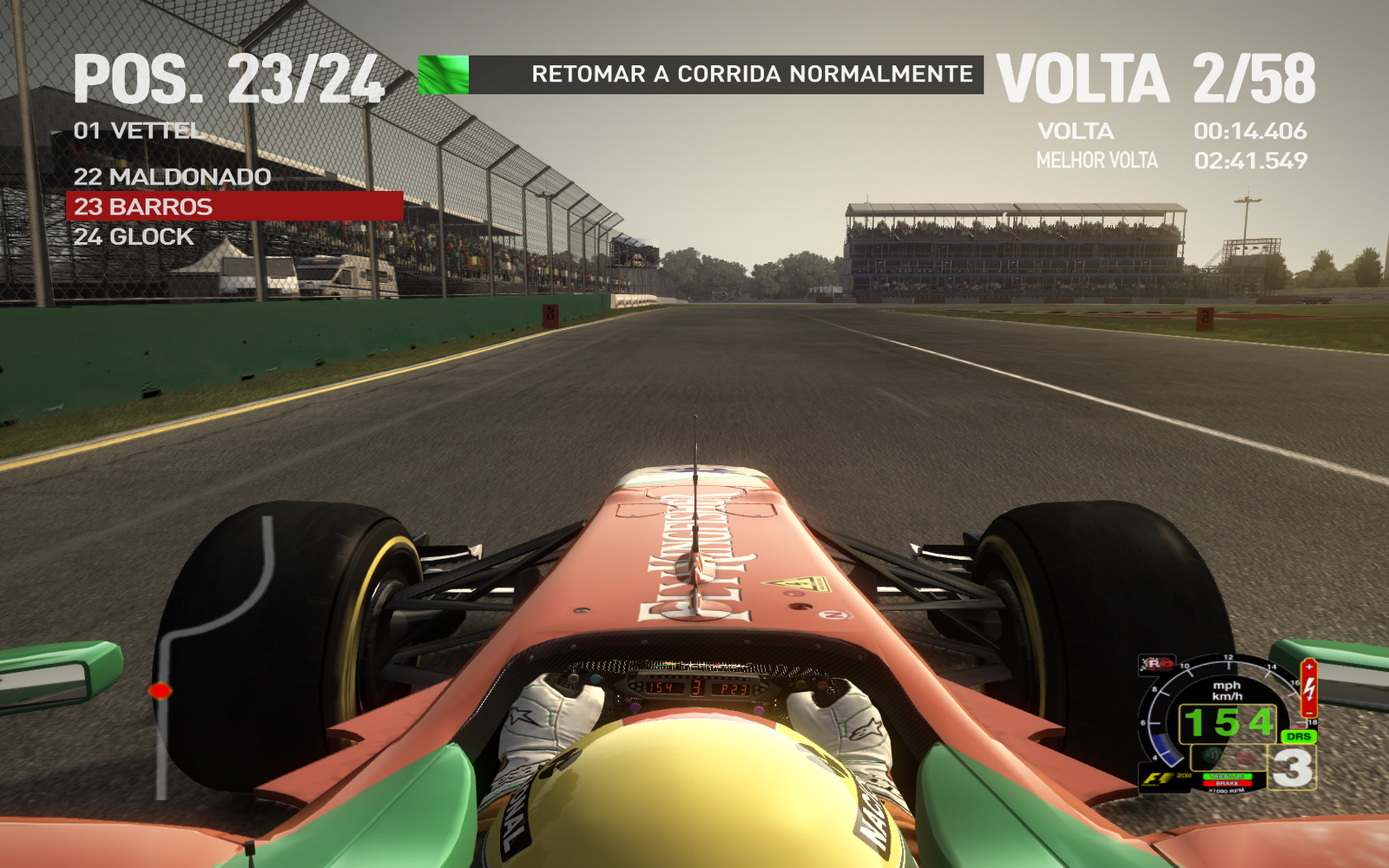The height and width of the screenshot is (868, 1389).
Task: Toggle the mph/km/h speed unit display
Action: tap(1227, 691)
